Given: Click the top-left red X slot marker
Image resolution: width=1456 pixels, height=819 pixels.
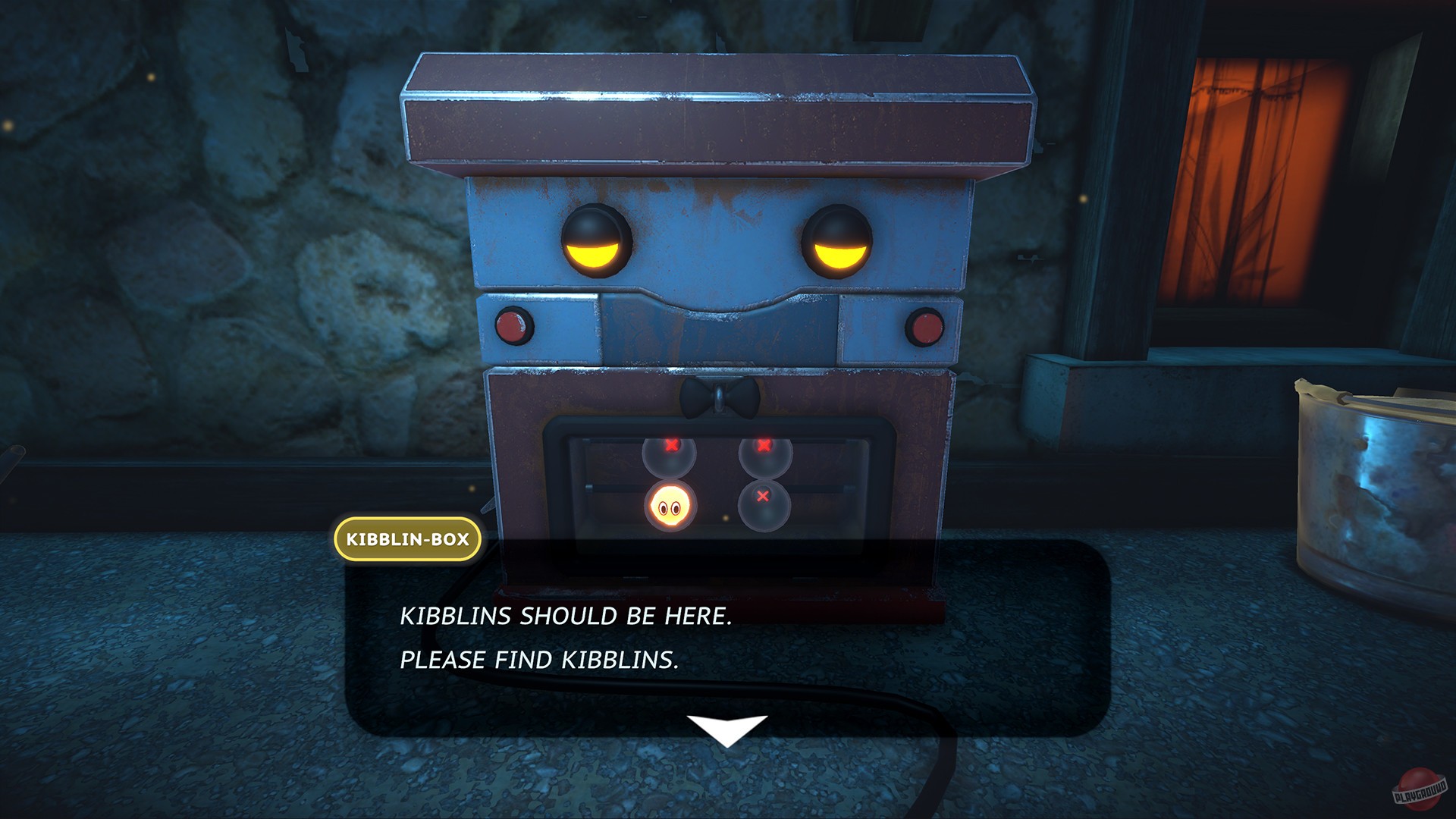Looking at the screenshot, I should 670,447.
